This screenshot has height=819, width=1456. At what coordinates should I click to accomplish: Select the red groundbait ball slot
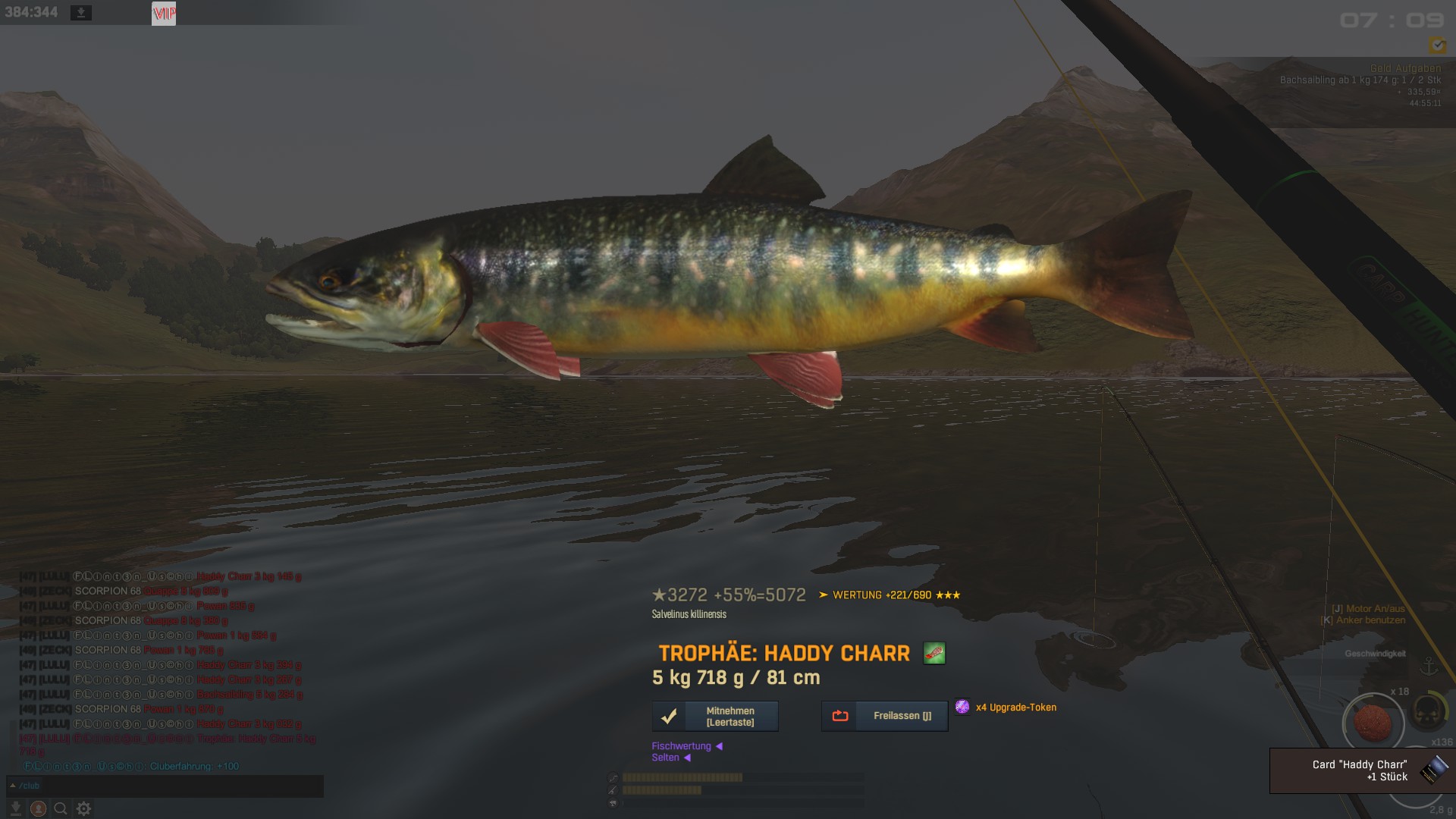(x=1373, y=723)
